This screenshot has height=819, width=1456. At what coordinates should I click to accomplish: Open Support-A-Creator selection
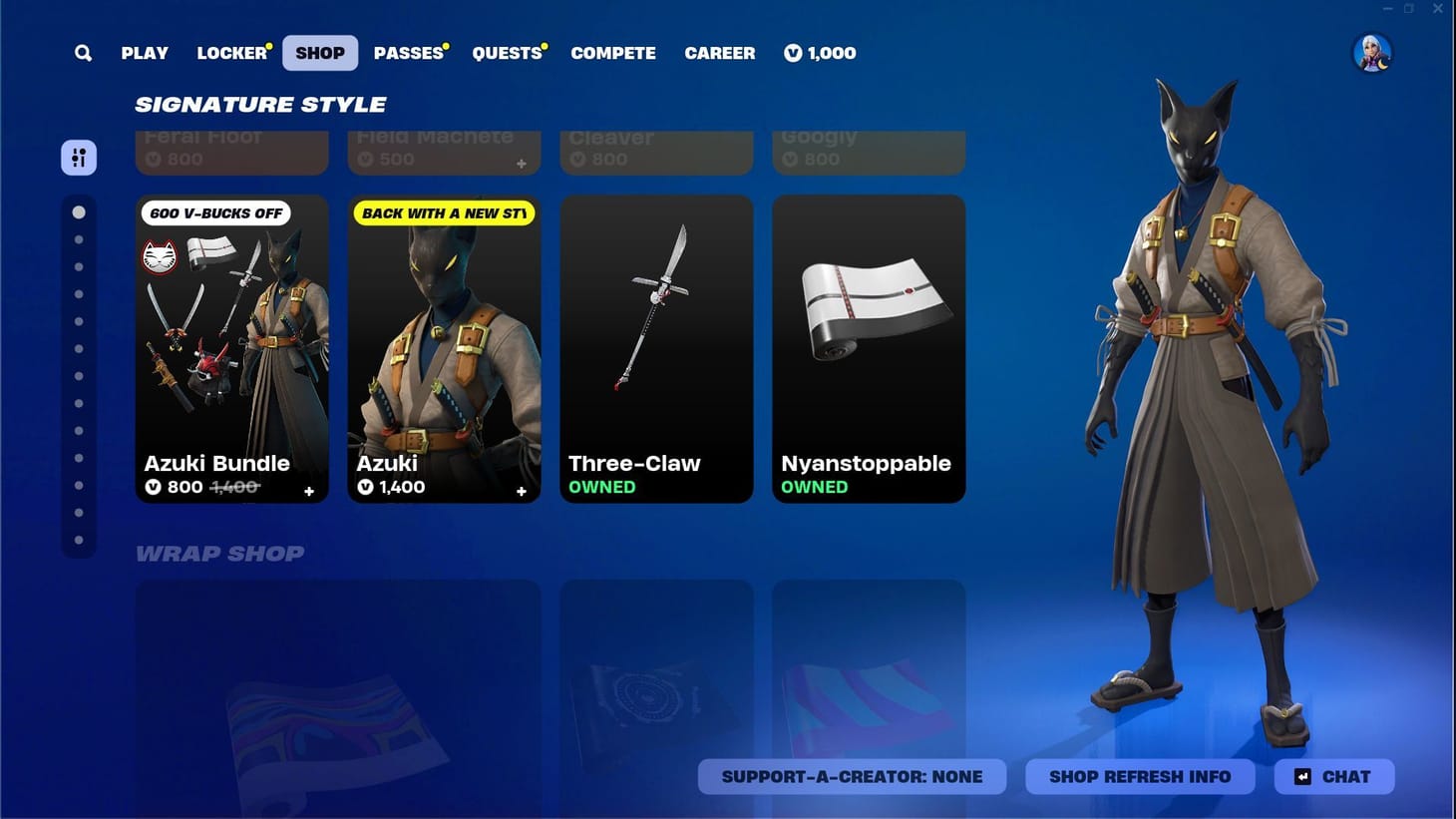coord(853,776)
